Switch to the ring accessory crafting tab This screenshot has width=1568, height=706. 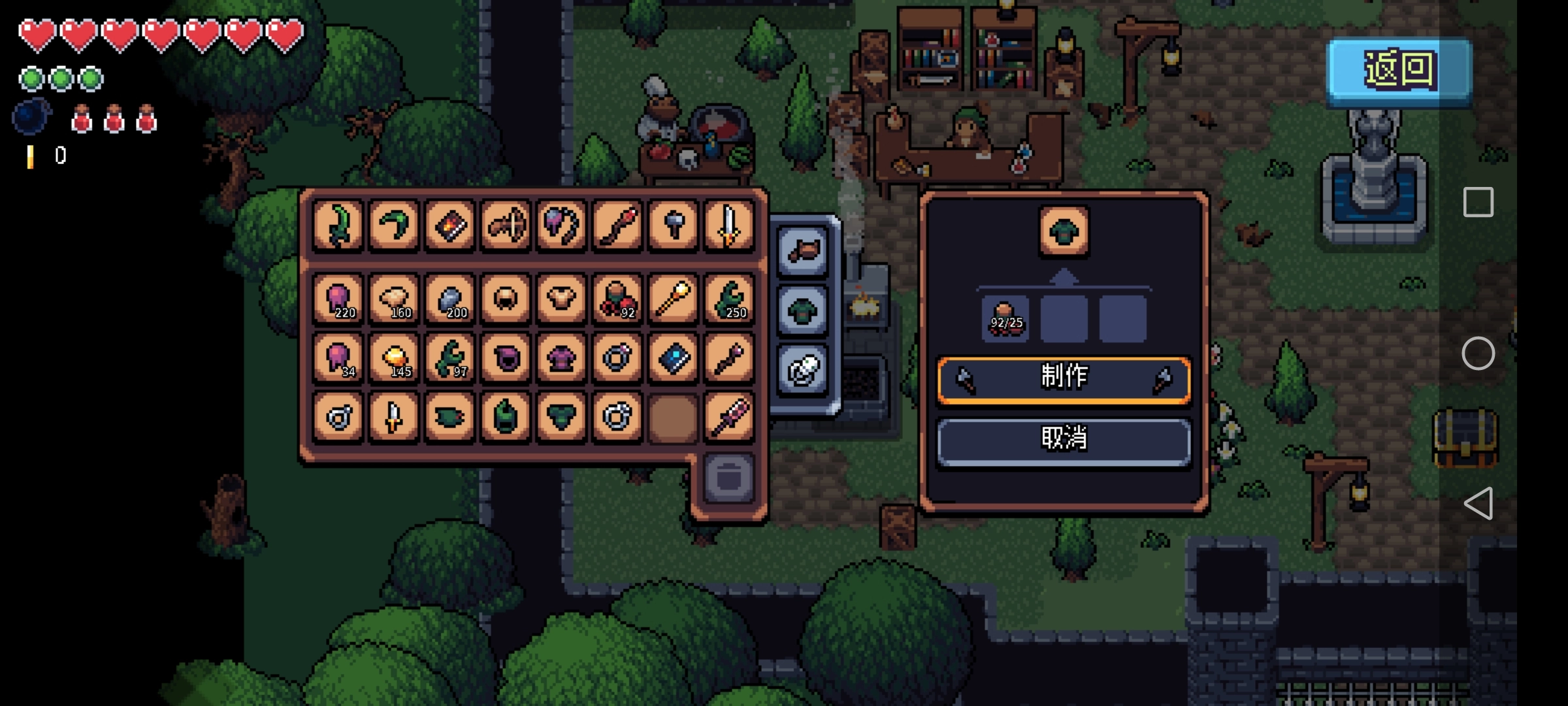pos(803,369)
